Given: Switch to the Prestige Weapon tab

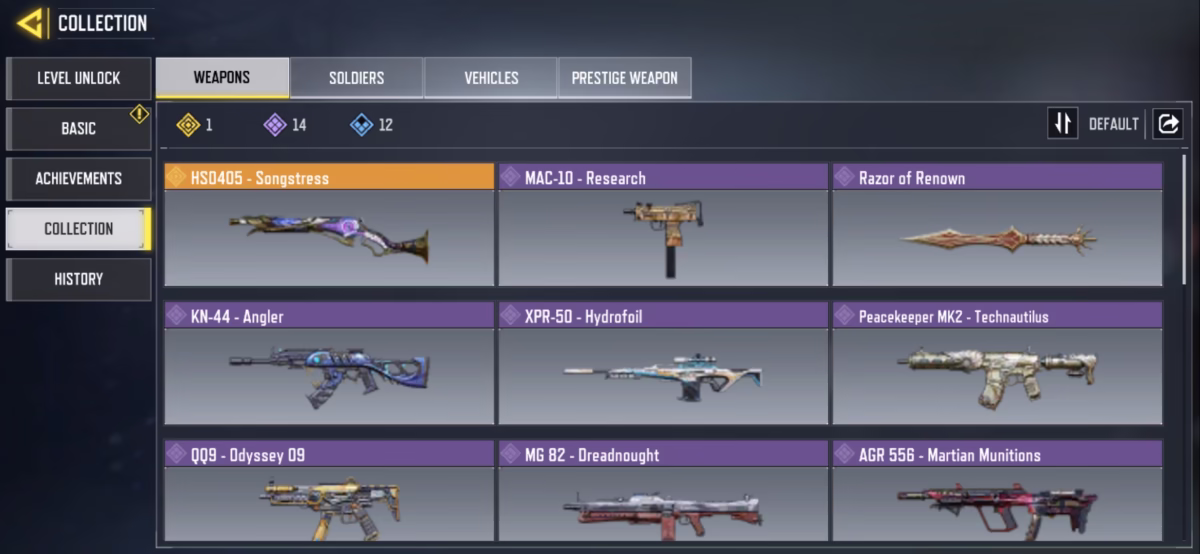Looking at the screenshot, I should (x=624, y=78).
